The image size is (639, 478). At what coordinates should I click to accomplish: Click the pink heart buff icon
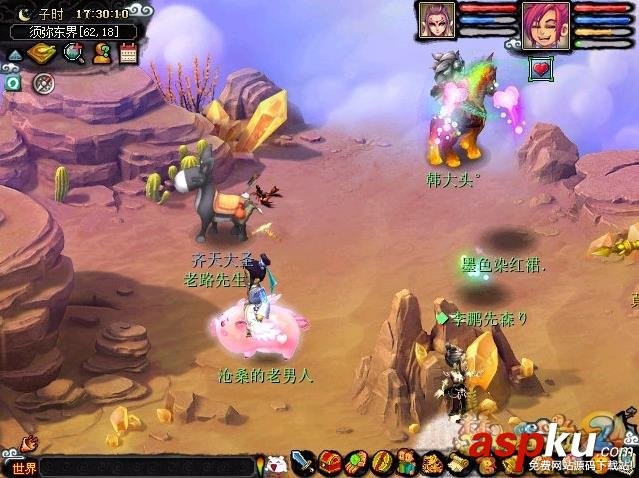pos(541,67)
